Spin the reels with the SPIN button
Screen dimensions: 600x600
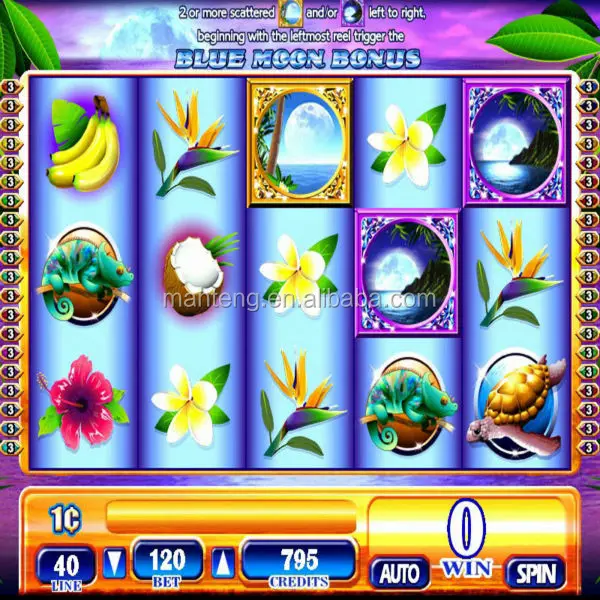[x=535, y=572]
